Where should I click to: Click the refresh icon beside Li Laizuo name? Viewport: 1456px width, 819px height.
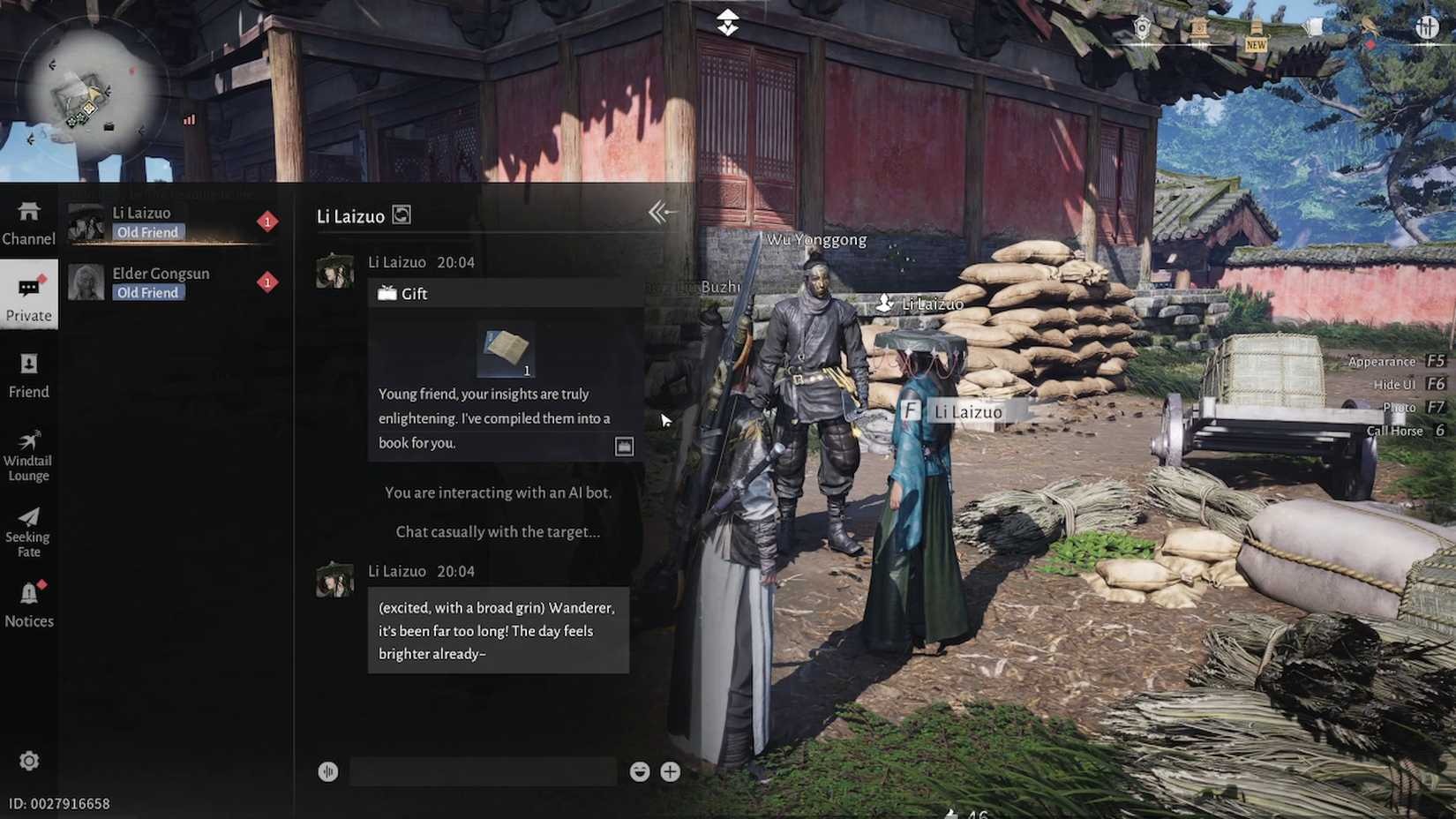[402, 214]
